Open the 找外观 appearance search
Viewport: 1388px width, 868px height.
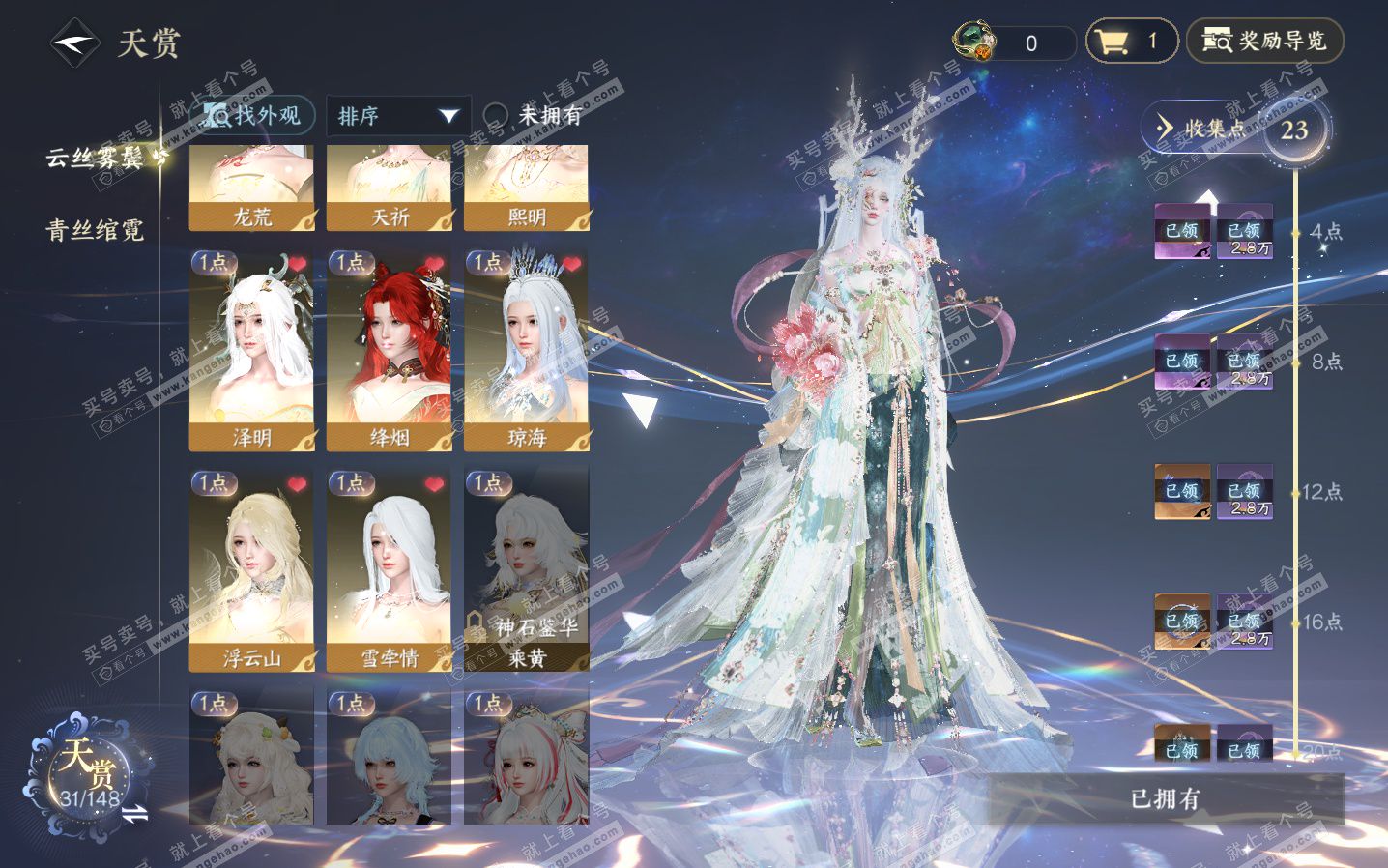(252, 116)
